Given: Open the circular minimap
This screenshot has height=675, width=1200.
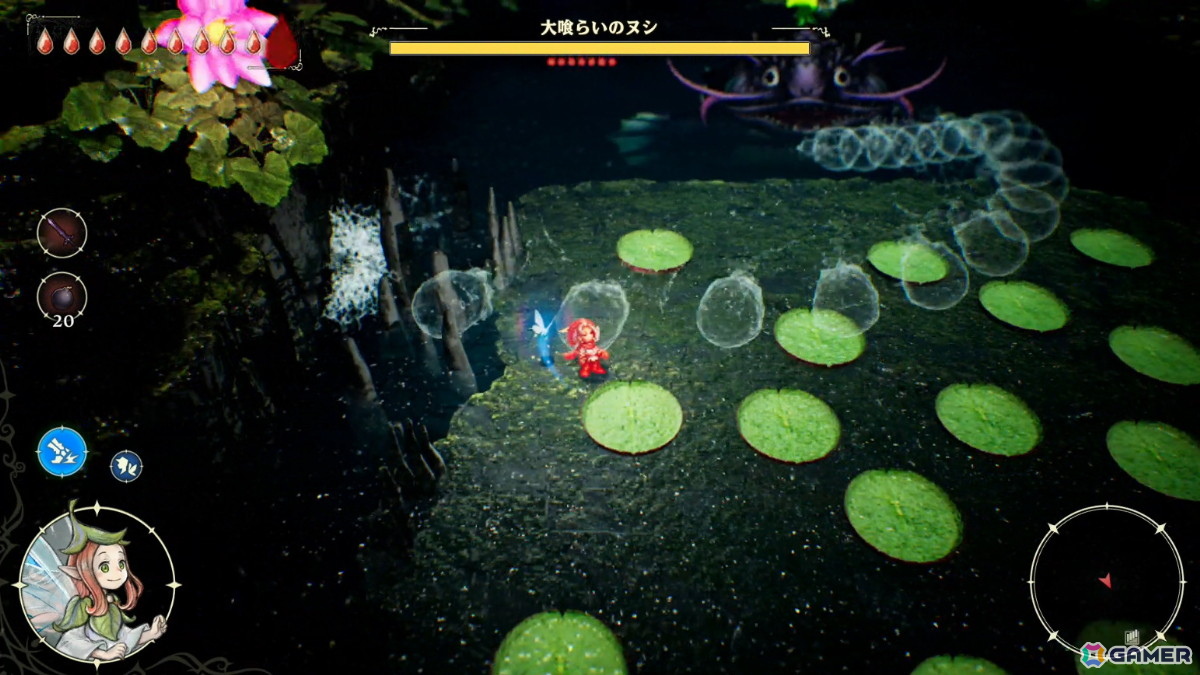Looking at the screenshot, I should click(x=1106, y=580).
